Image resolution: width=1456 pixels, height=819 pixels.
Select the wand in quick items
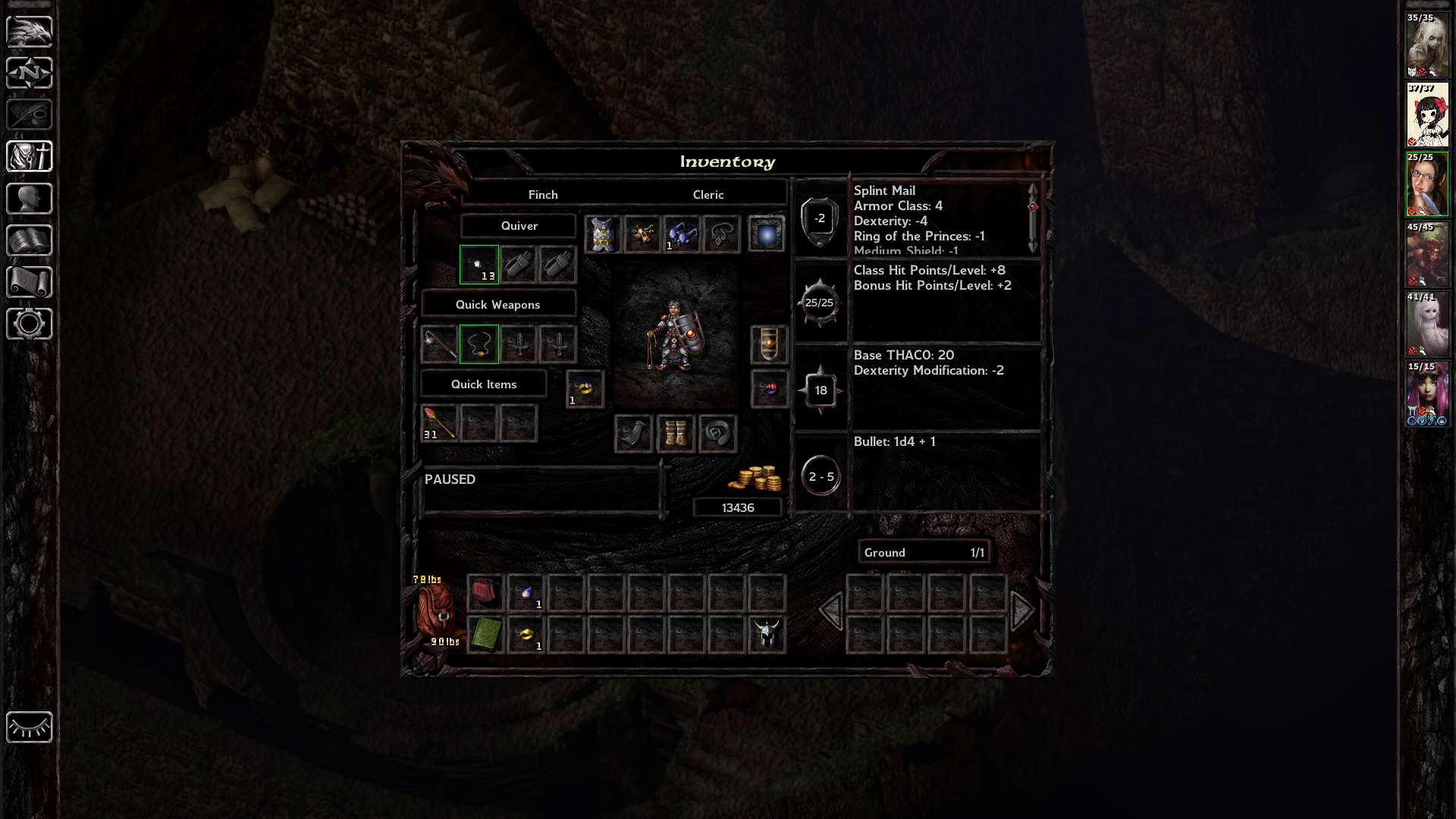click(440, 423)
